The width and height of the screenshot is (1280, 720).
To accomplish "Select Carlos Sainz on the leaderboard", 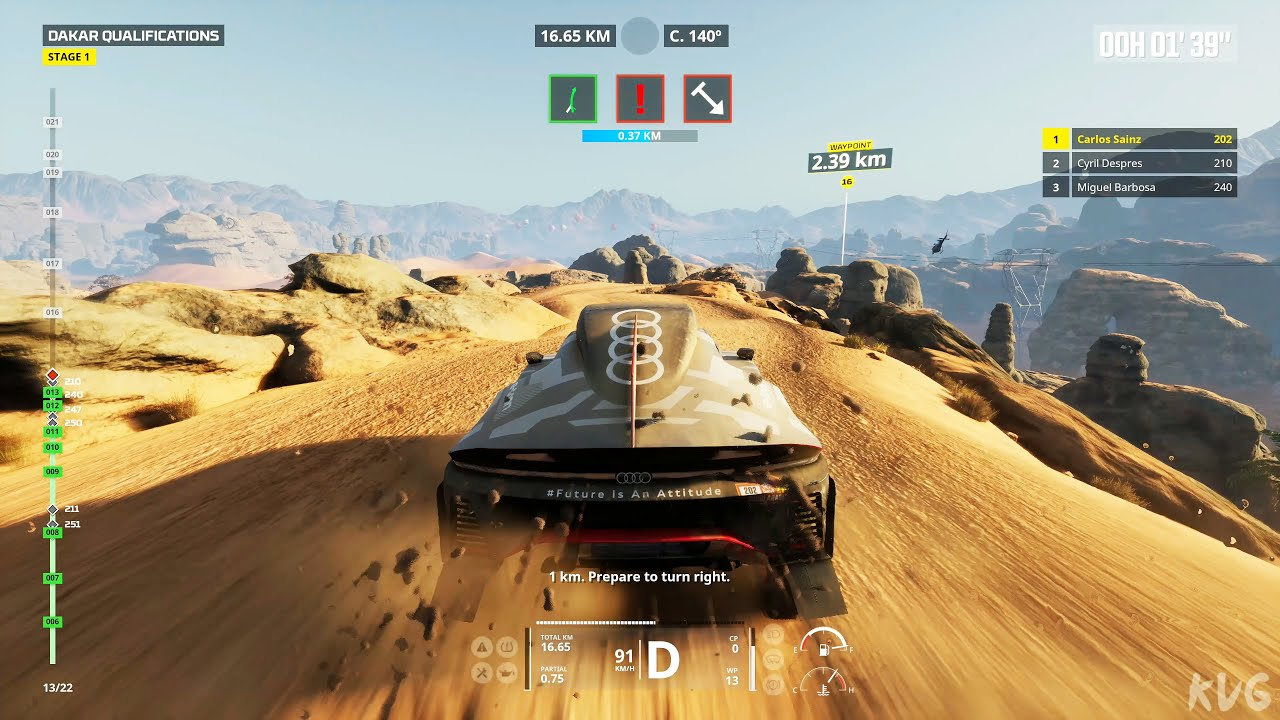I will (x=1140, y=140).
